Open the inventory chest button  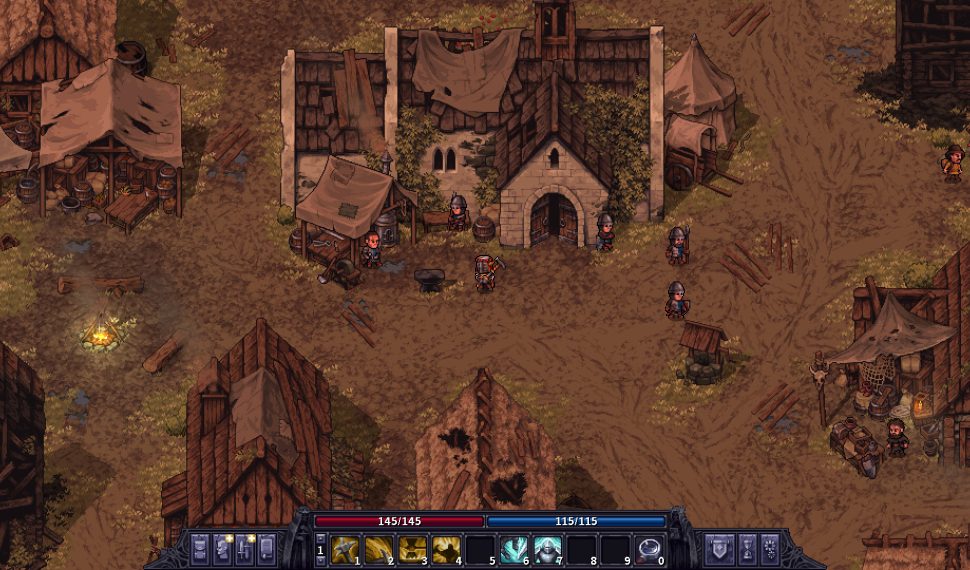(x=200, y=549)
